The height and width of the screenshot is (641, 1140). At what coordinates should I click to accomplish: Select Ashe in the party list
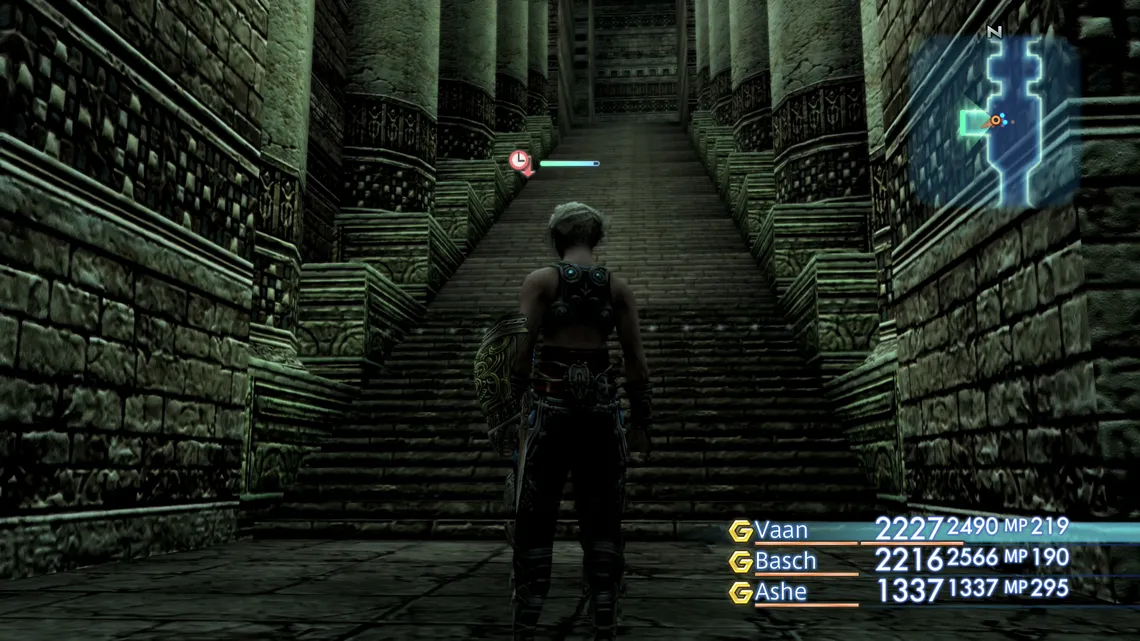(781, 592)
